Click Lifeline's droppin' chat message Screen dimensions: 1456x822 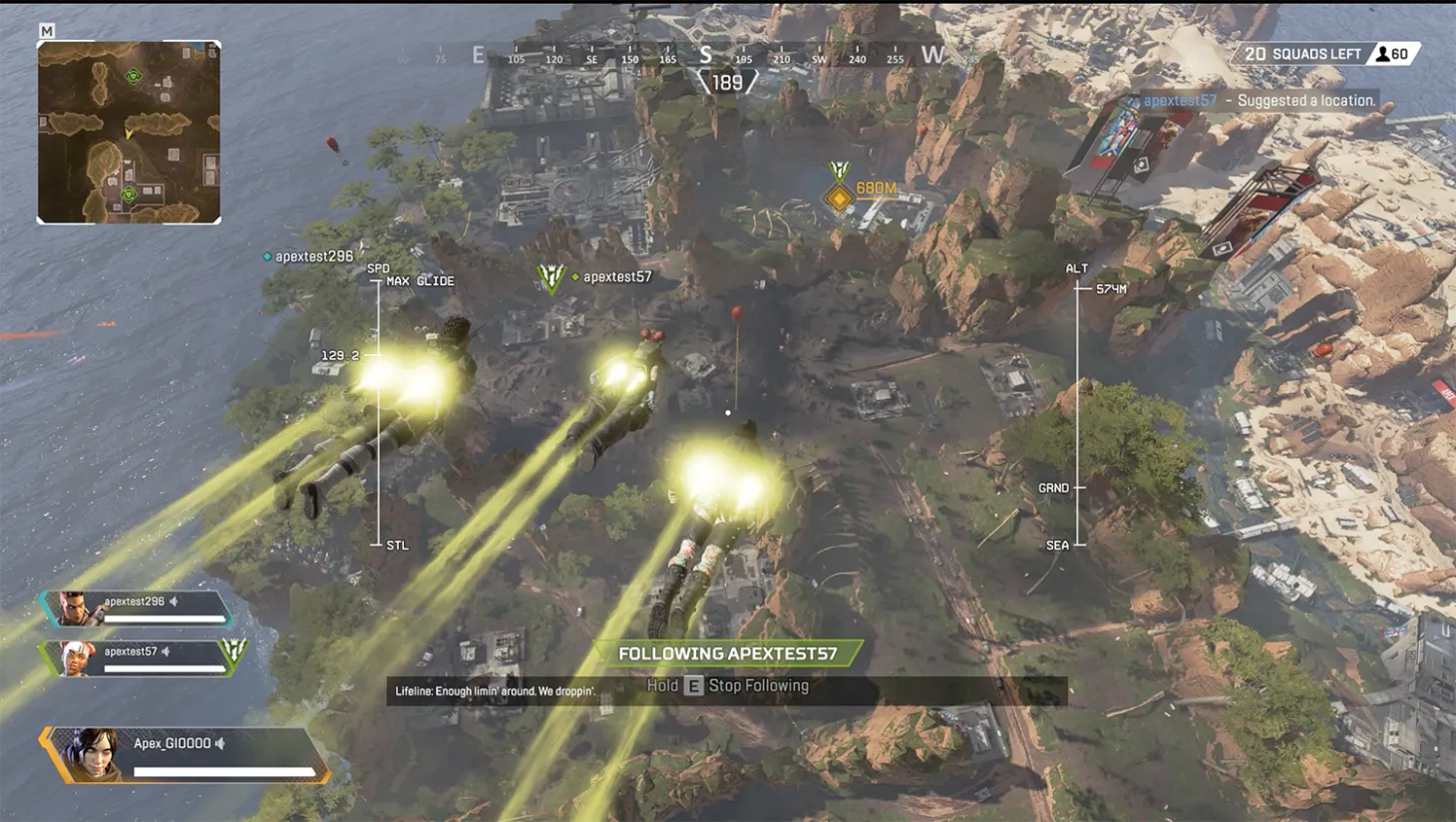498,690
